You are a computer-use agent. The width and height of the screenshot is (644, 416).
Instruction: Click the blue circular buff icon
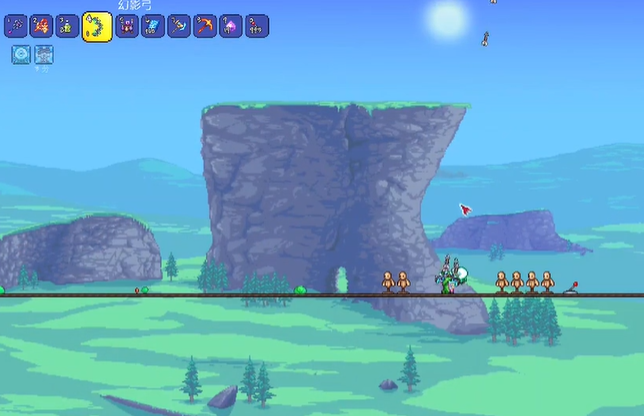[21, 55]
